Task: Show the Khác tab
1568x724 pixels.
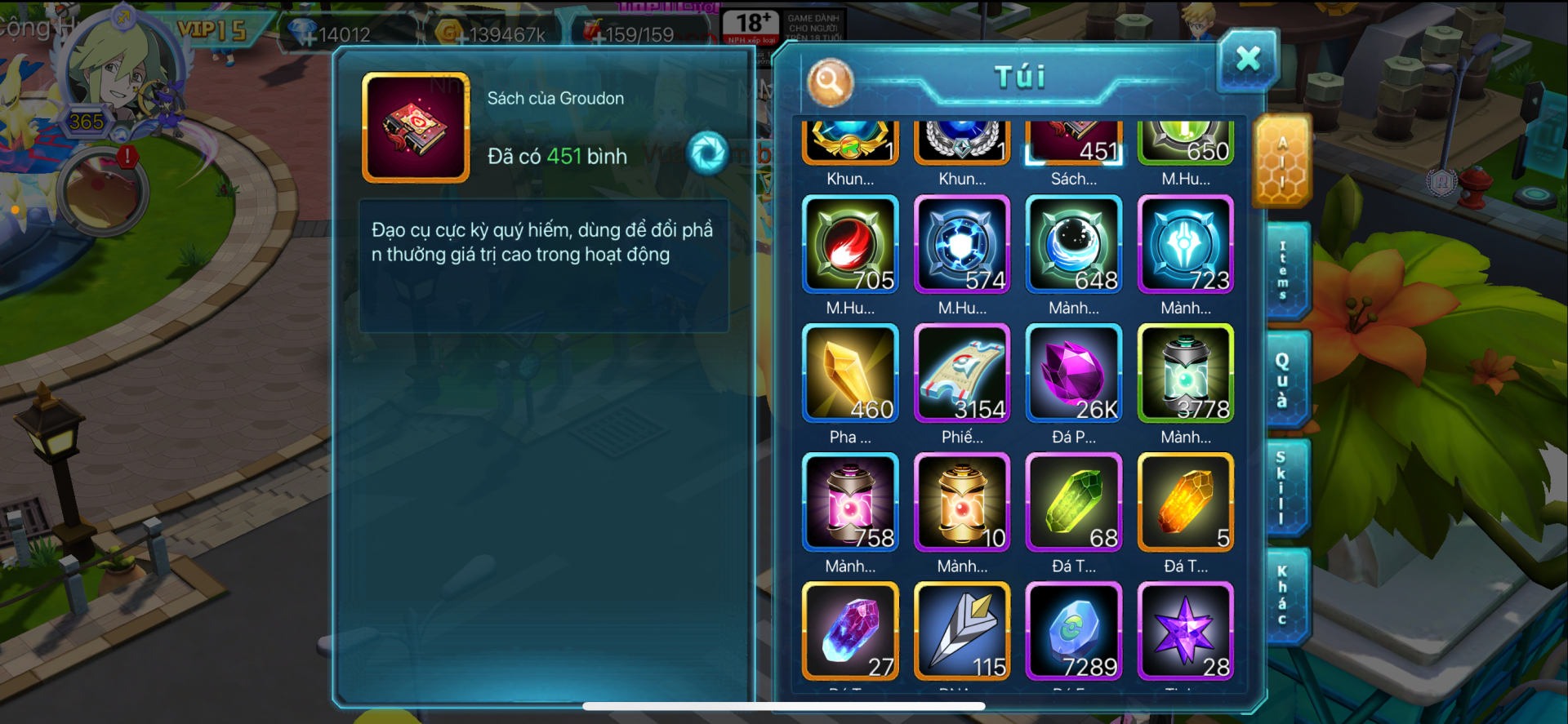Action: (x=1284, y=596)
